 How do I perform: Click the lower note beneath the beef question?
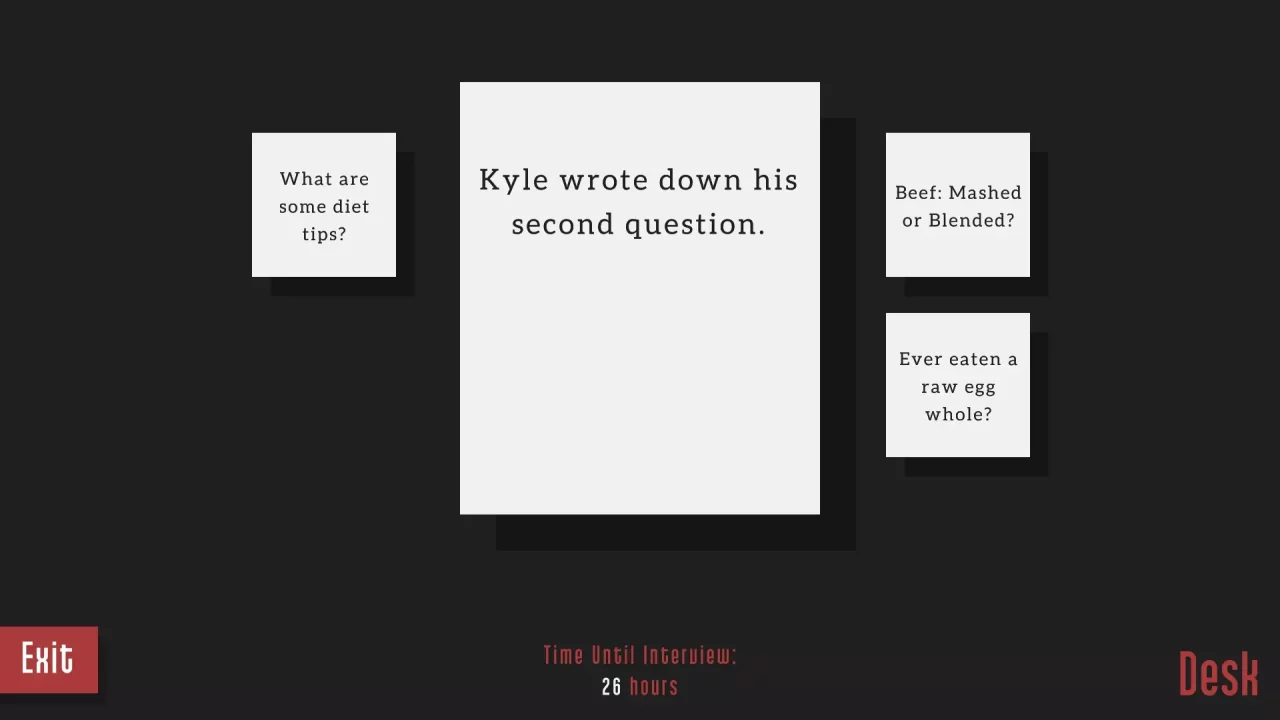(x=957, y=386)
